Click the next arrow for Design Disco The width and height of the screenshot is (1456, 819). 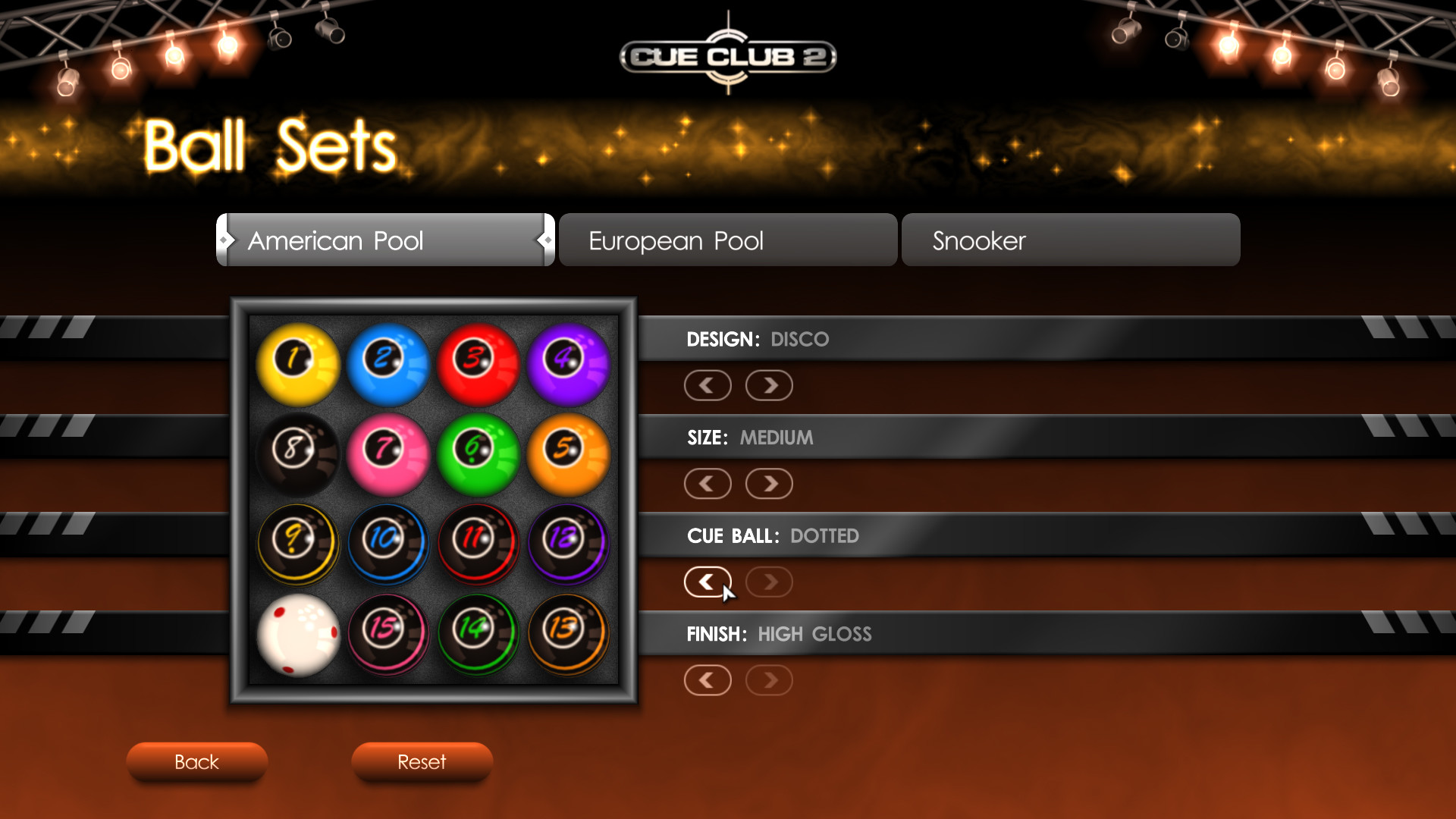[x=768, y=385]
